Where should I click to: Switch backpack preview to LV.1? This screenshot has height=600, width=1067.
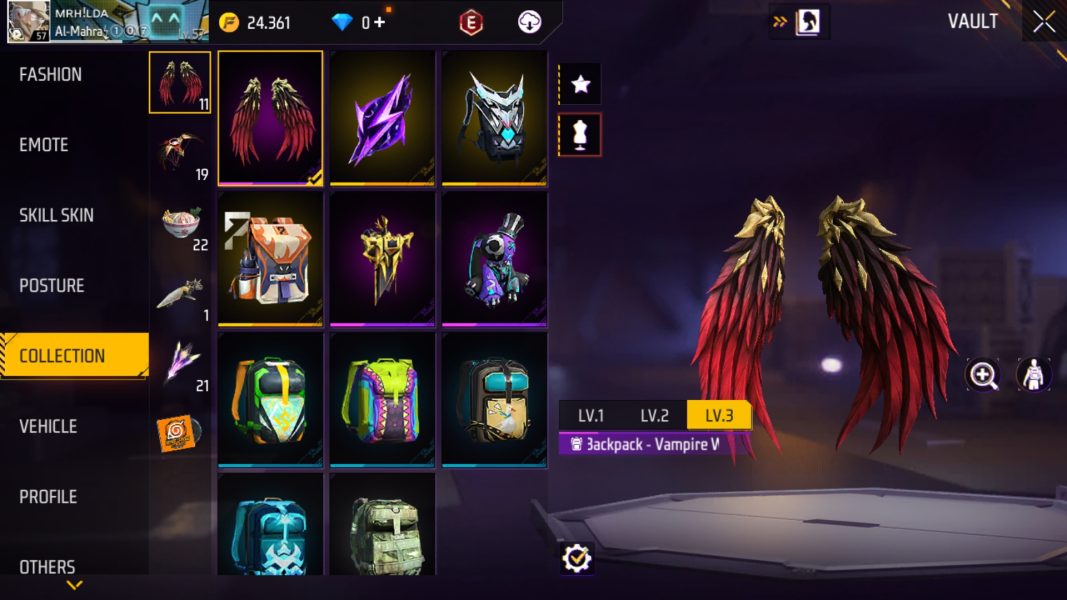click(590, 415)
